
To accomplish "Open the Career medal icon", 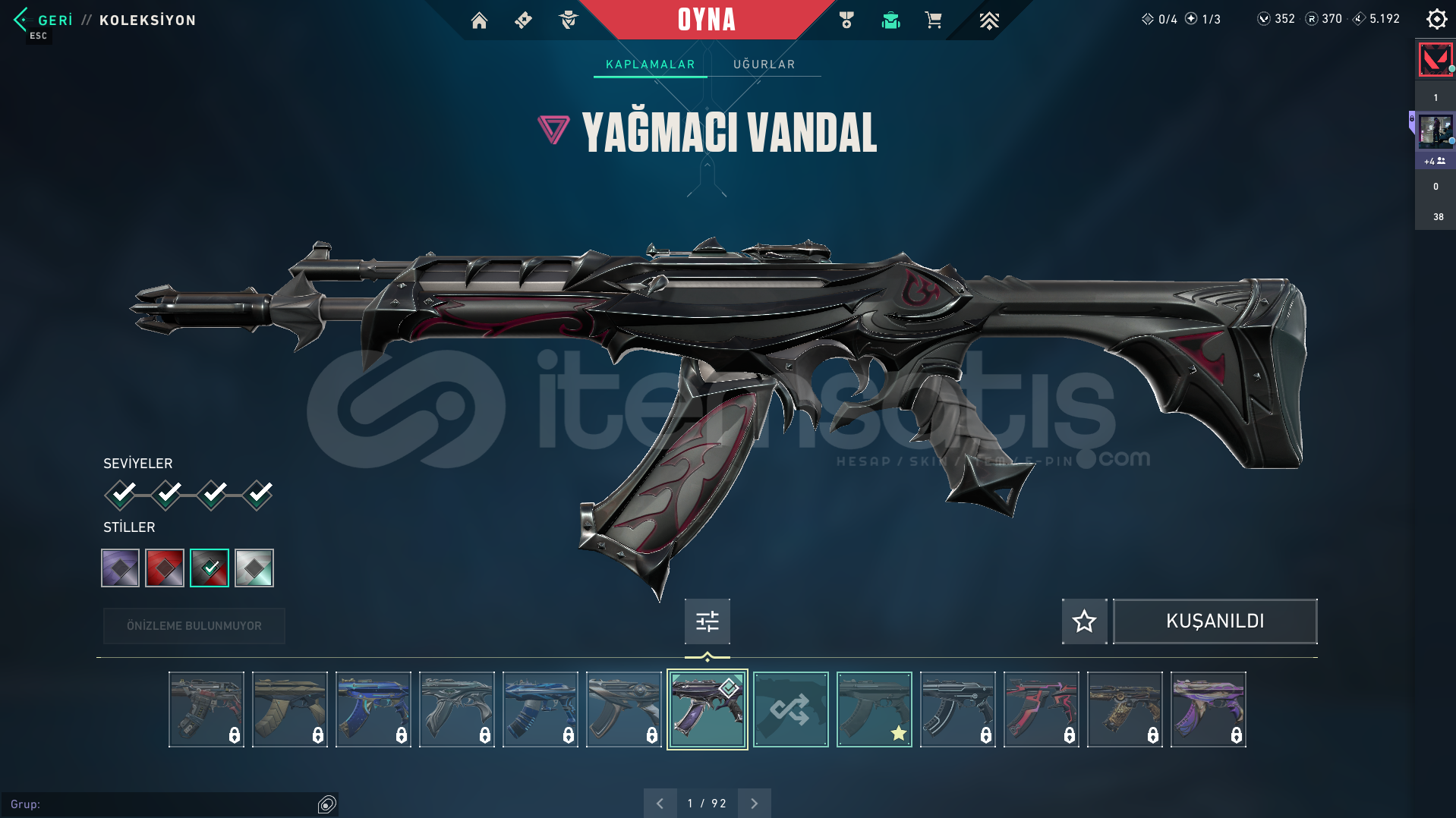I will 846,20.
